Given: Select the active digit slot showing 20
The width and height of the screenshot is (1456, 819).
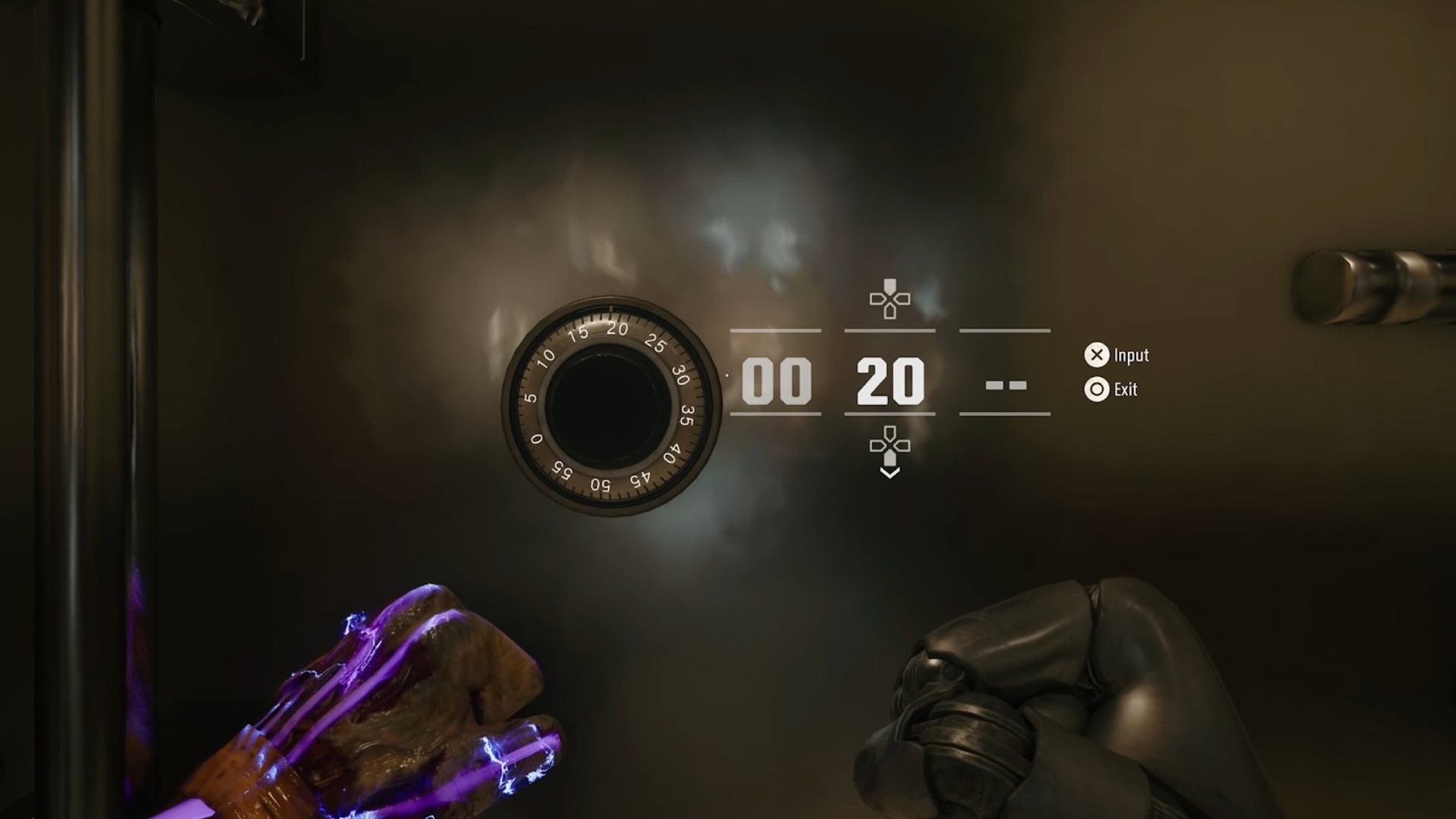Looking at the screenshot, I should pos(889,381).
